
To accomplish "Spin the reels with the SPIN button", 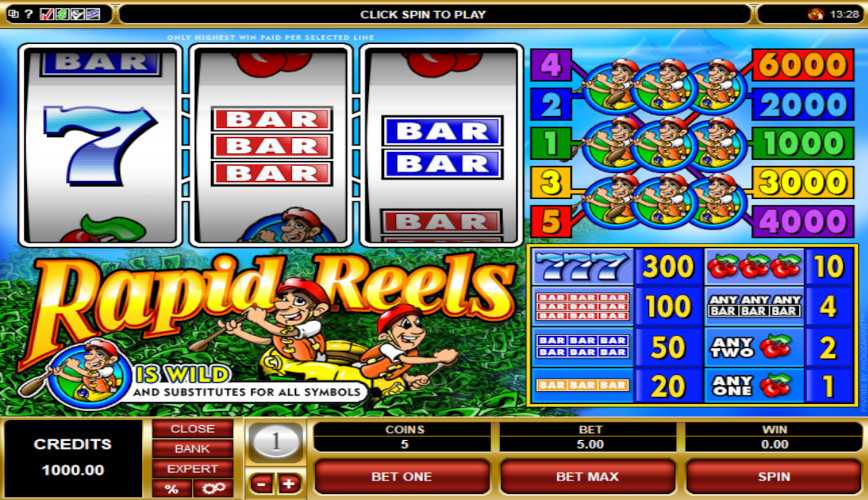I will [x=773, y=477].
